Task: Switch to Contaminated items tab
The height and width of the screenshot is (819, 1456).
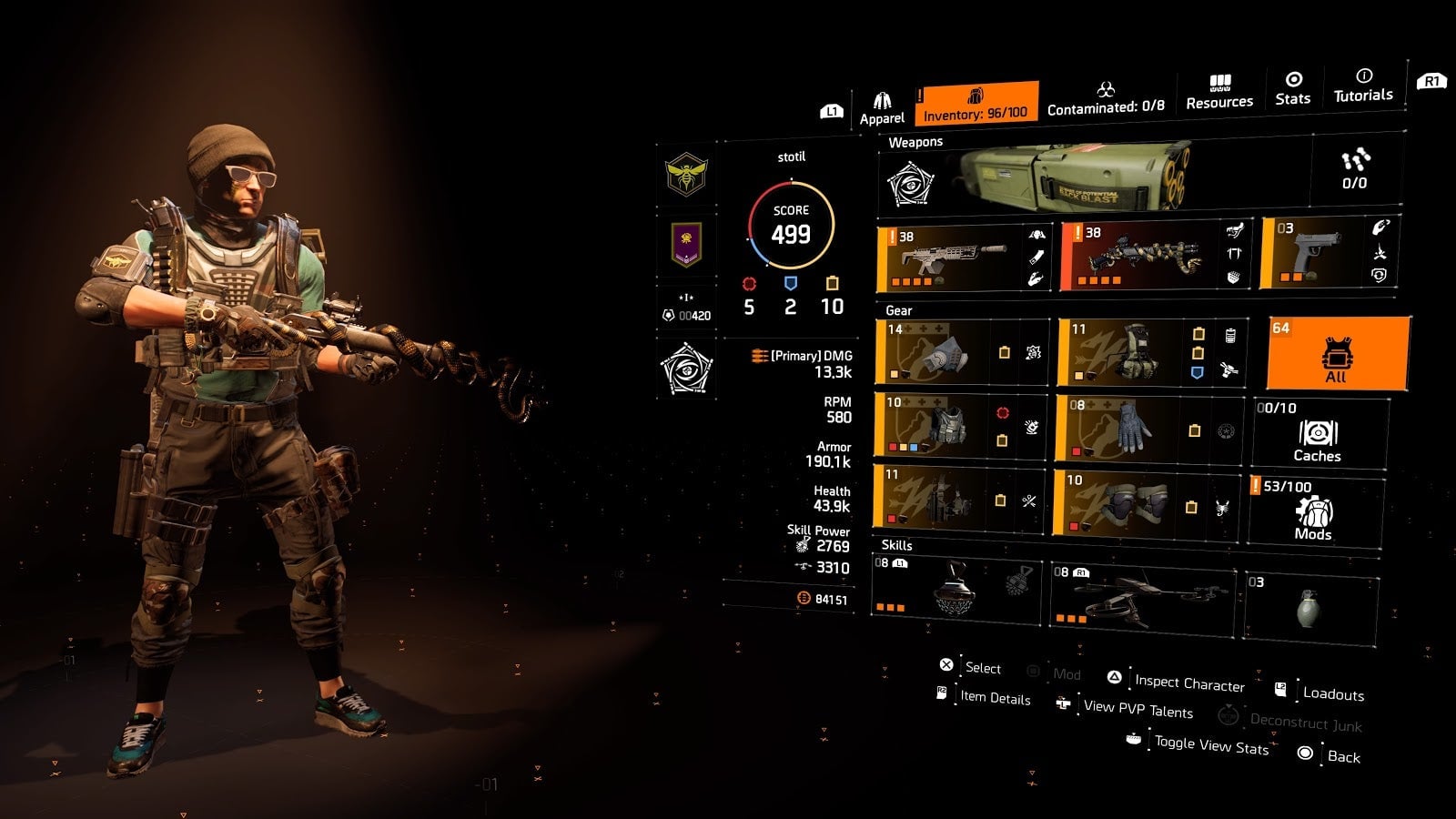Action: 1106,98
